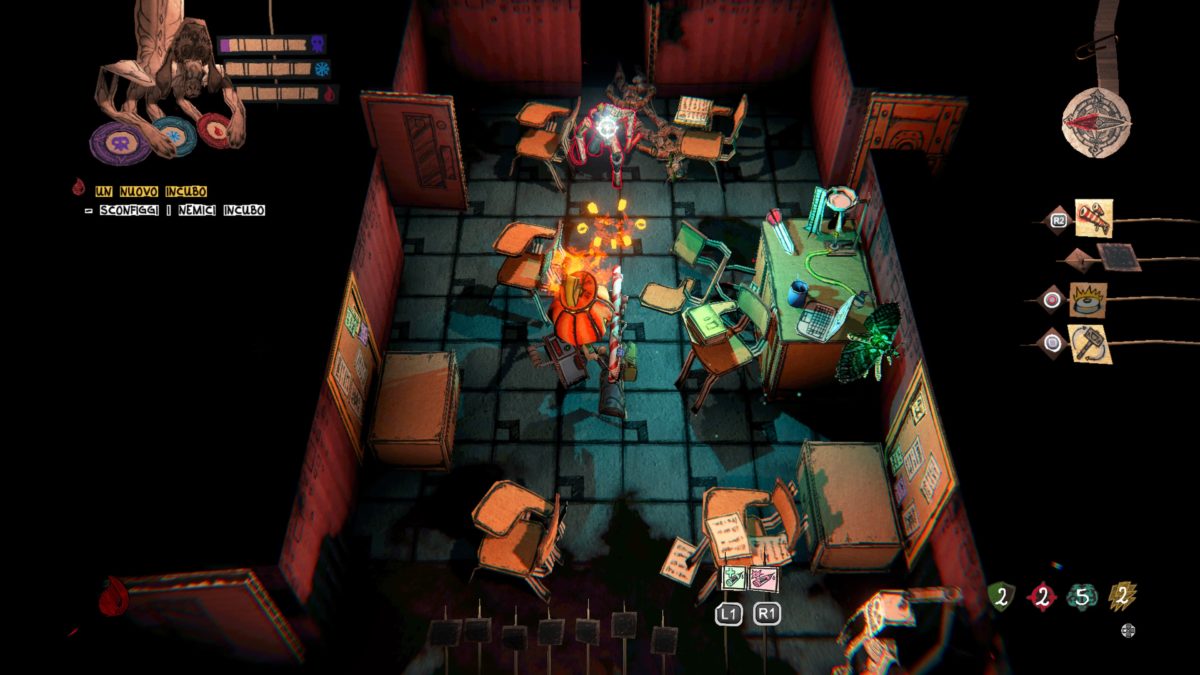Screen dimensions: 1200x675
Task: Click the empty dark ability slot
Action: pos(1117,257)
